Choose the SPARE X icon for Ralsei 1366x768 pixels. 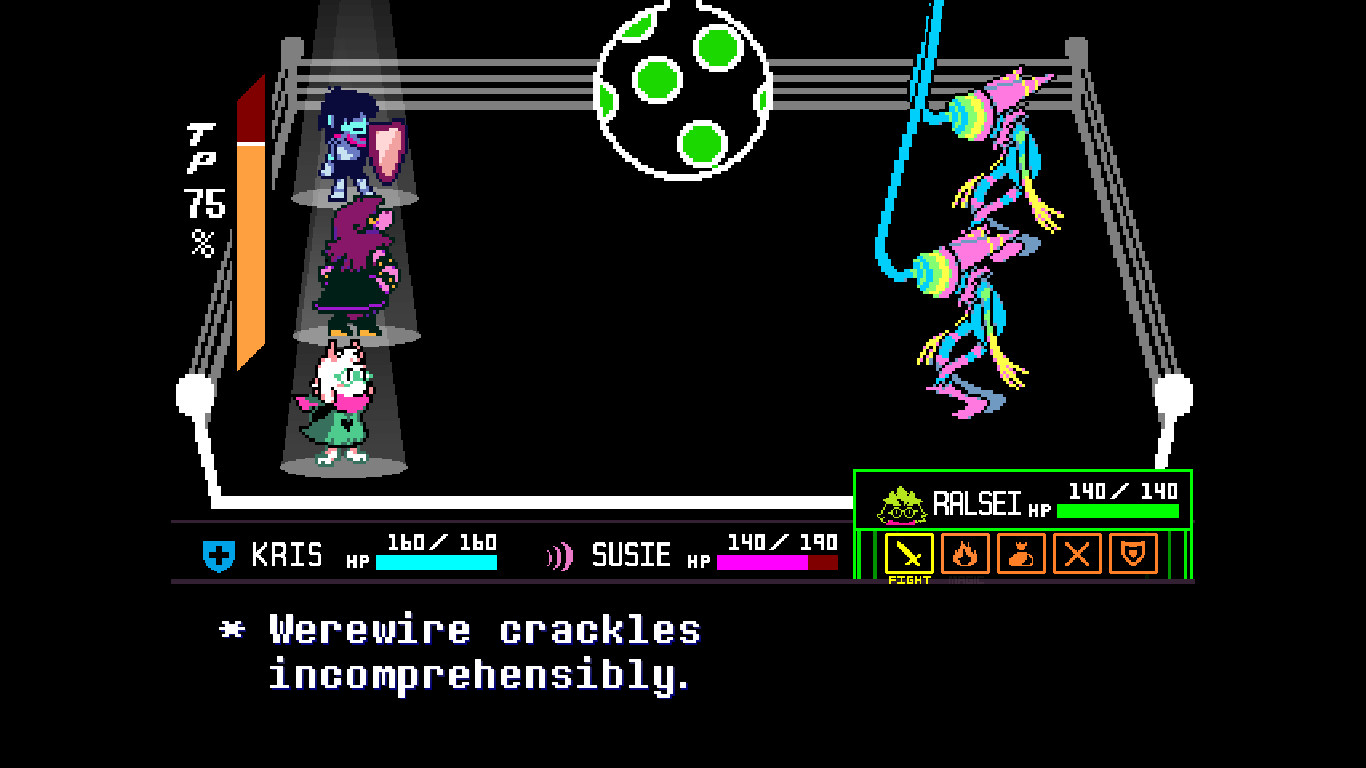point(1076,555)
